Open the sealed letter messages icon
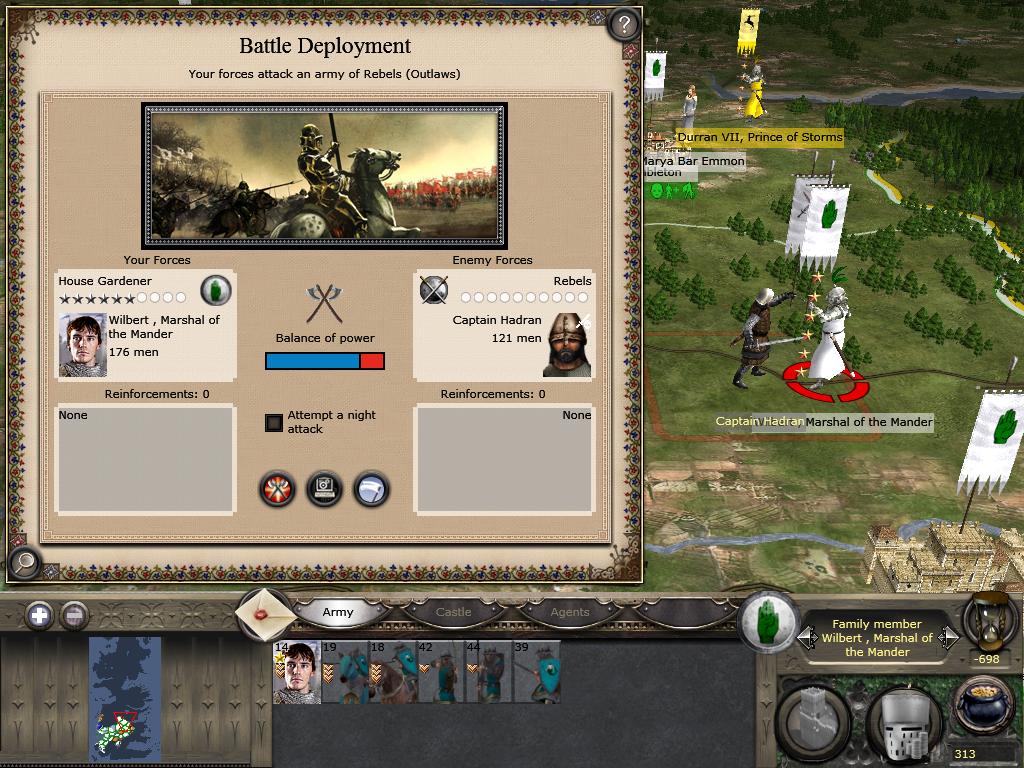 [x=266, y=612]
